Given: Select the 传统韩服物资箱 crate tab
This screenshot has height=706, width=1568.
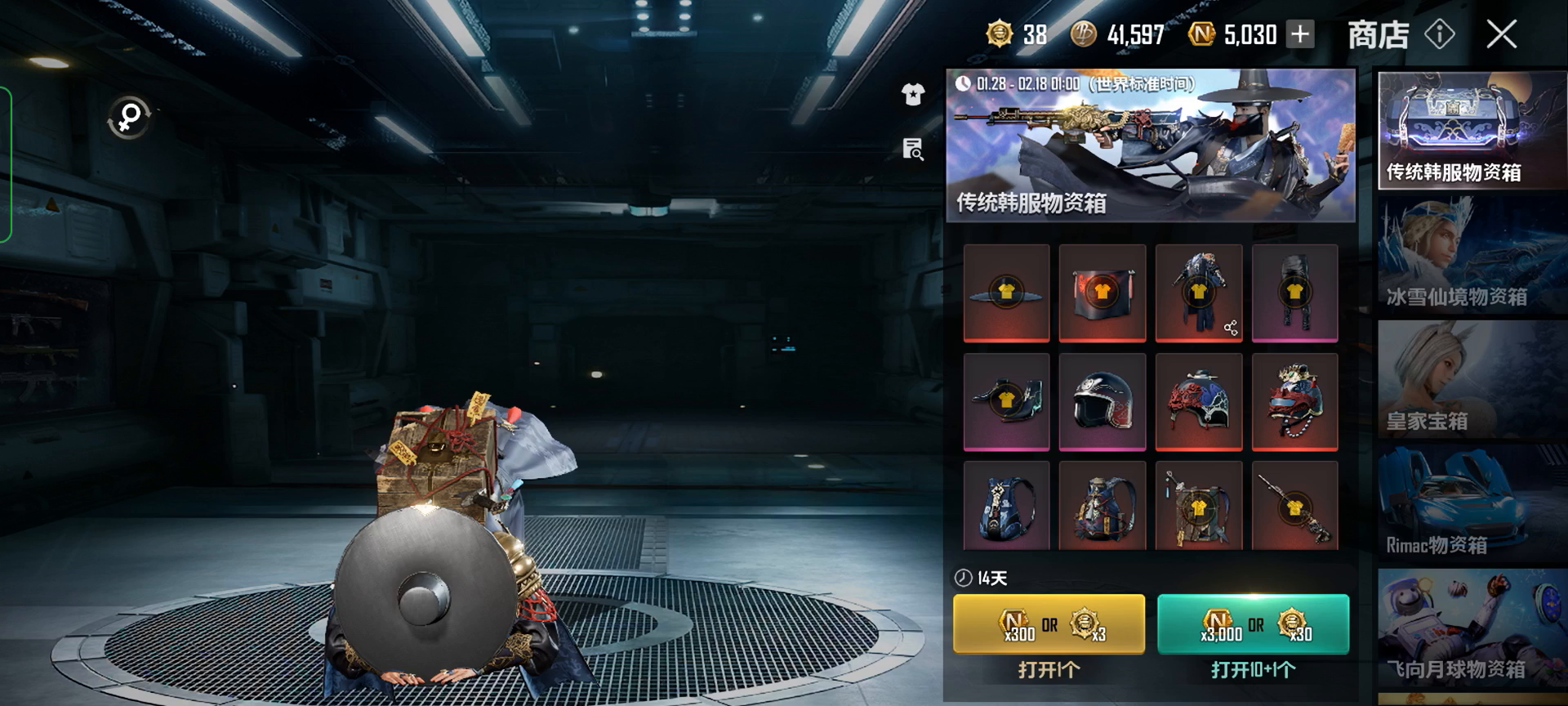Looking at the screenshot, I should coord(1472,131).
